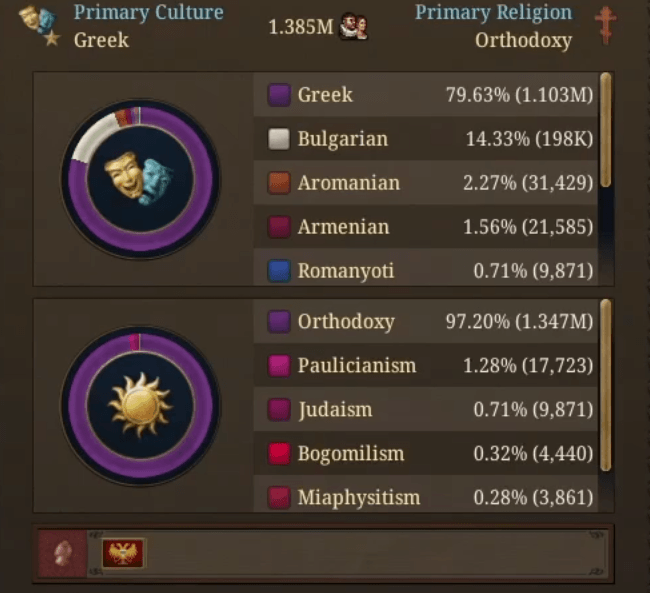Select the golden eagle flag icon
The width and height of the screenshot is (650, 593).
pyautogui.click(x=123, y=553)
